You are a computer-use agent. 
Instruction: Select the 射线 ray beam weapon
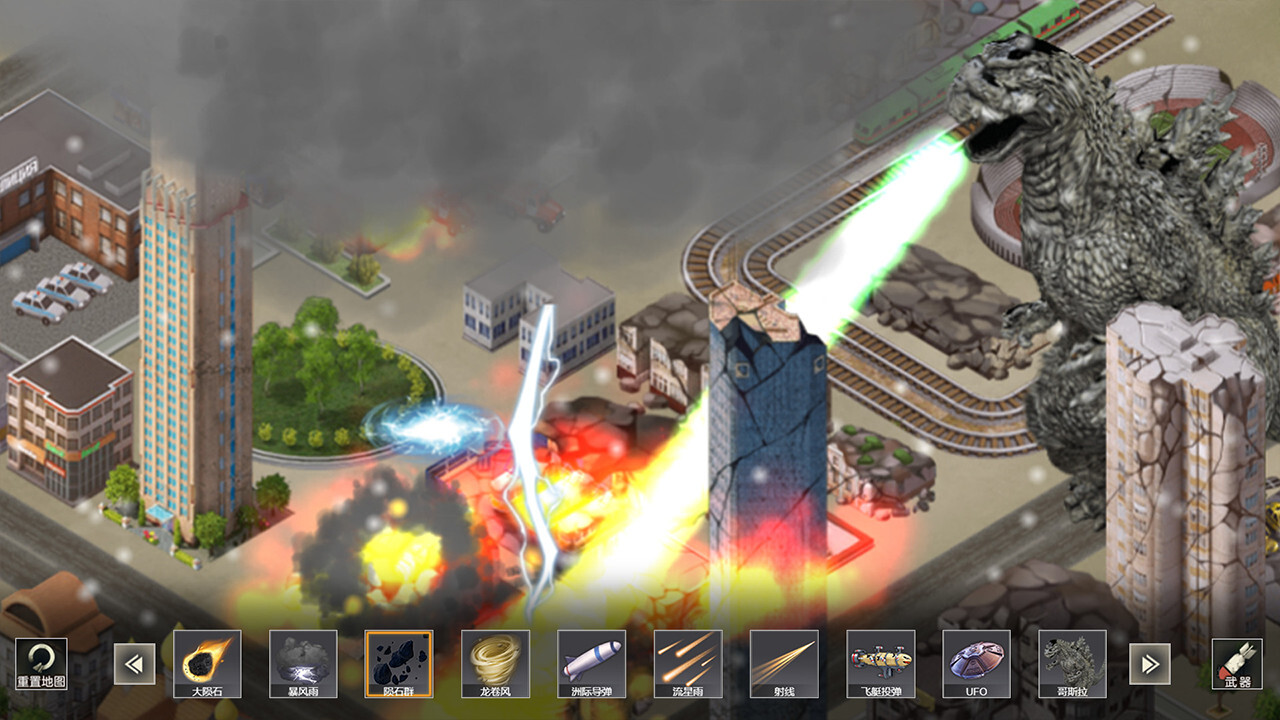783,663
